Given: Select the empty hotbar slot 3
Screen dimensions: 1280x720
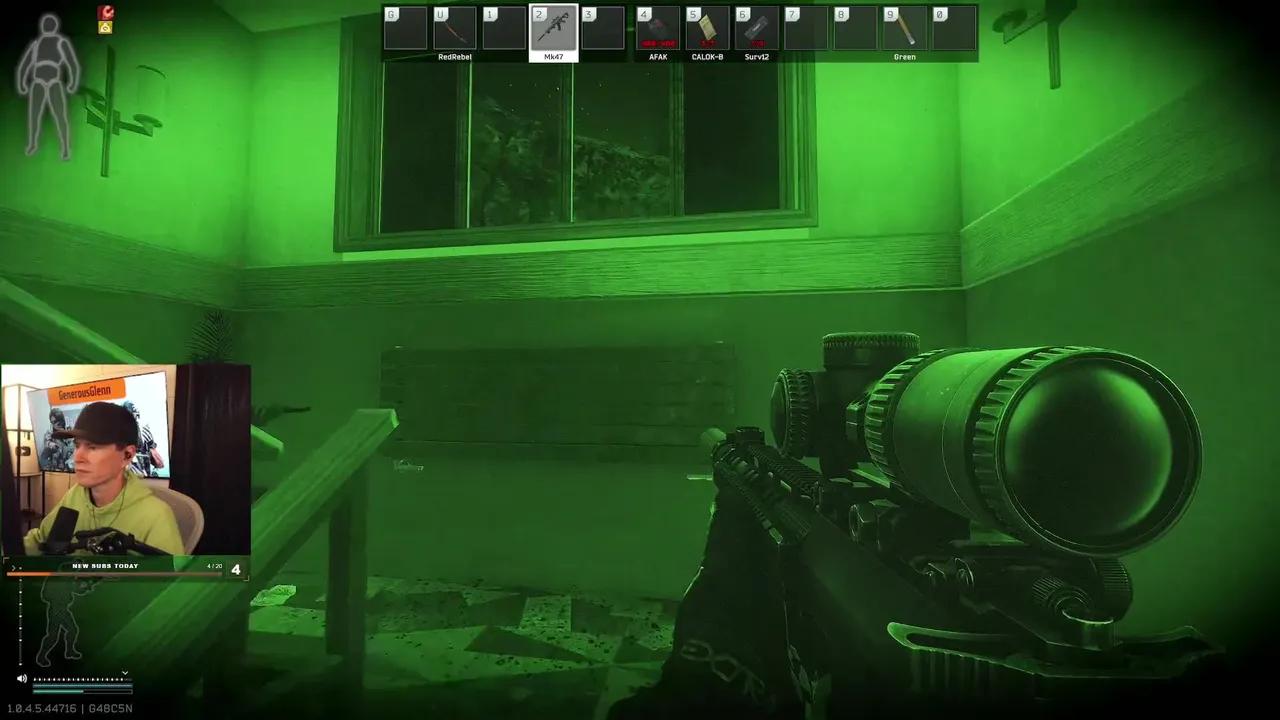Looking at the screenshot, I should (601, 27).
